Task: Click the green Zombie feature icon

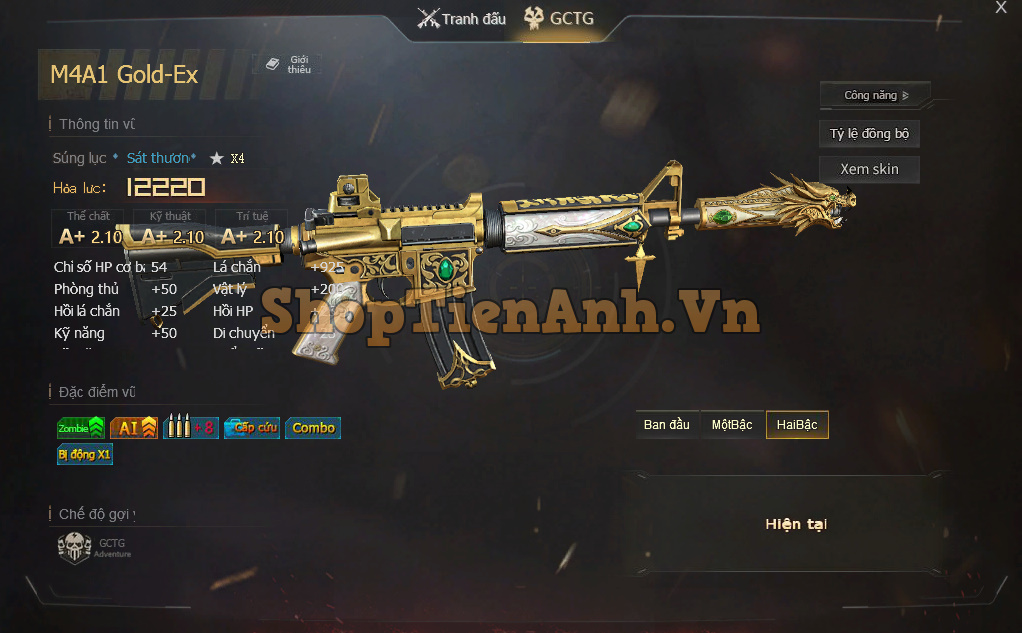Action: click(x=81, y=428)
